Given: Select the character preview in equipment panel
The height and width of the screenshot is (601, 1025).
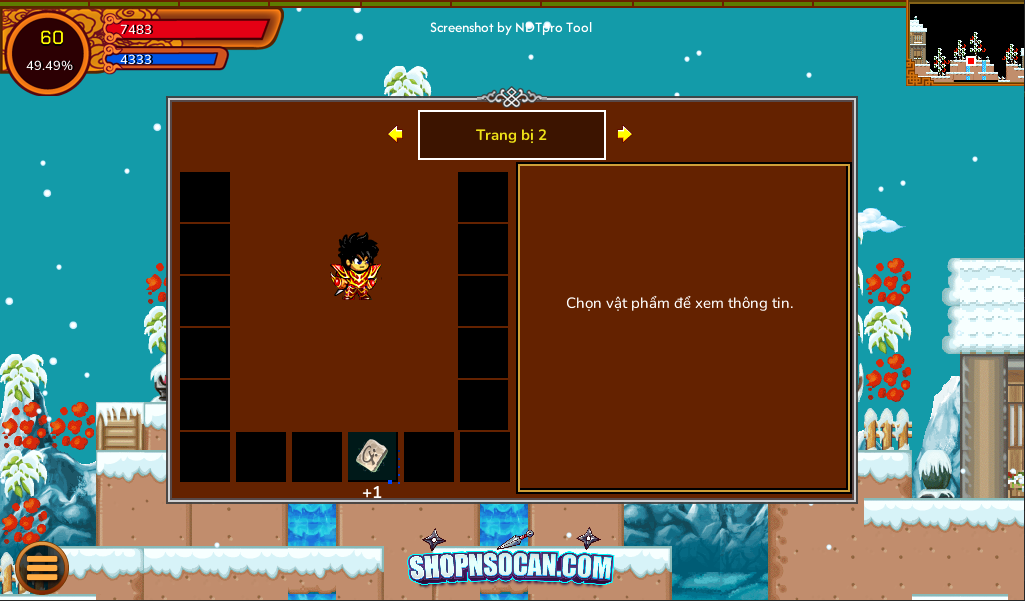Looking at the screenshot, I should coord(356,266).
